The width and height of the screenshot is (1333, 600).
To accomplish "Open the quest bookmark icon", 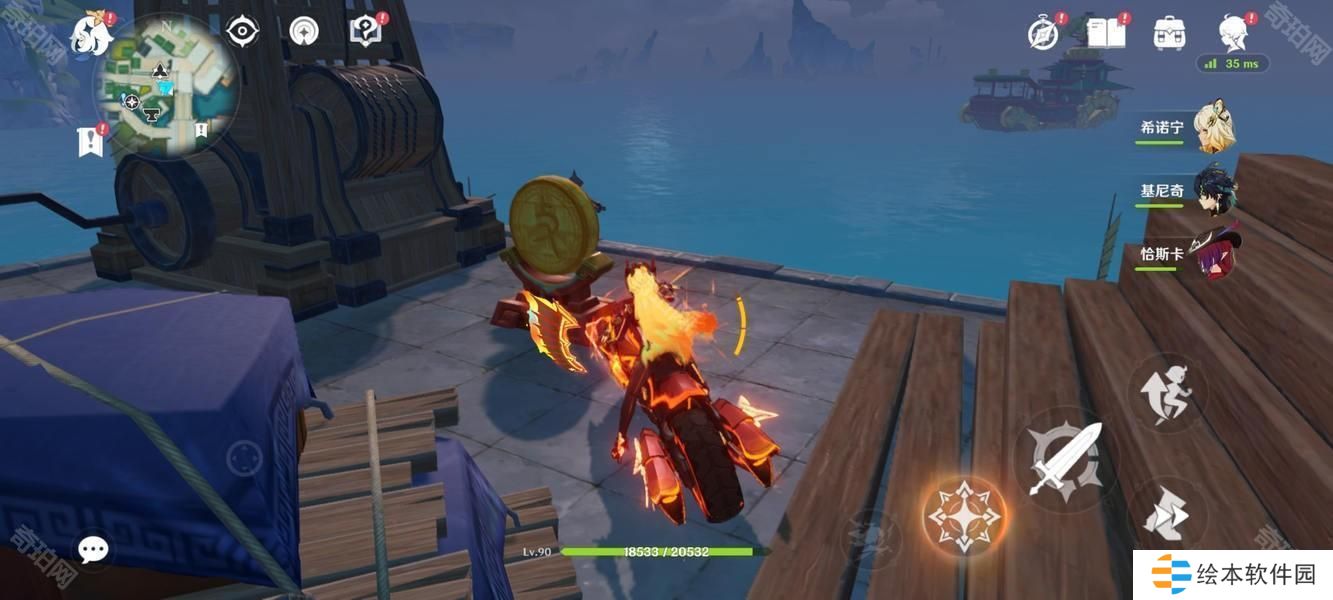I will point(91,141).
